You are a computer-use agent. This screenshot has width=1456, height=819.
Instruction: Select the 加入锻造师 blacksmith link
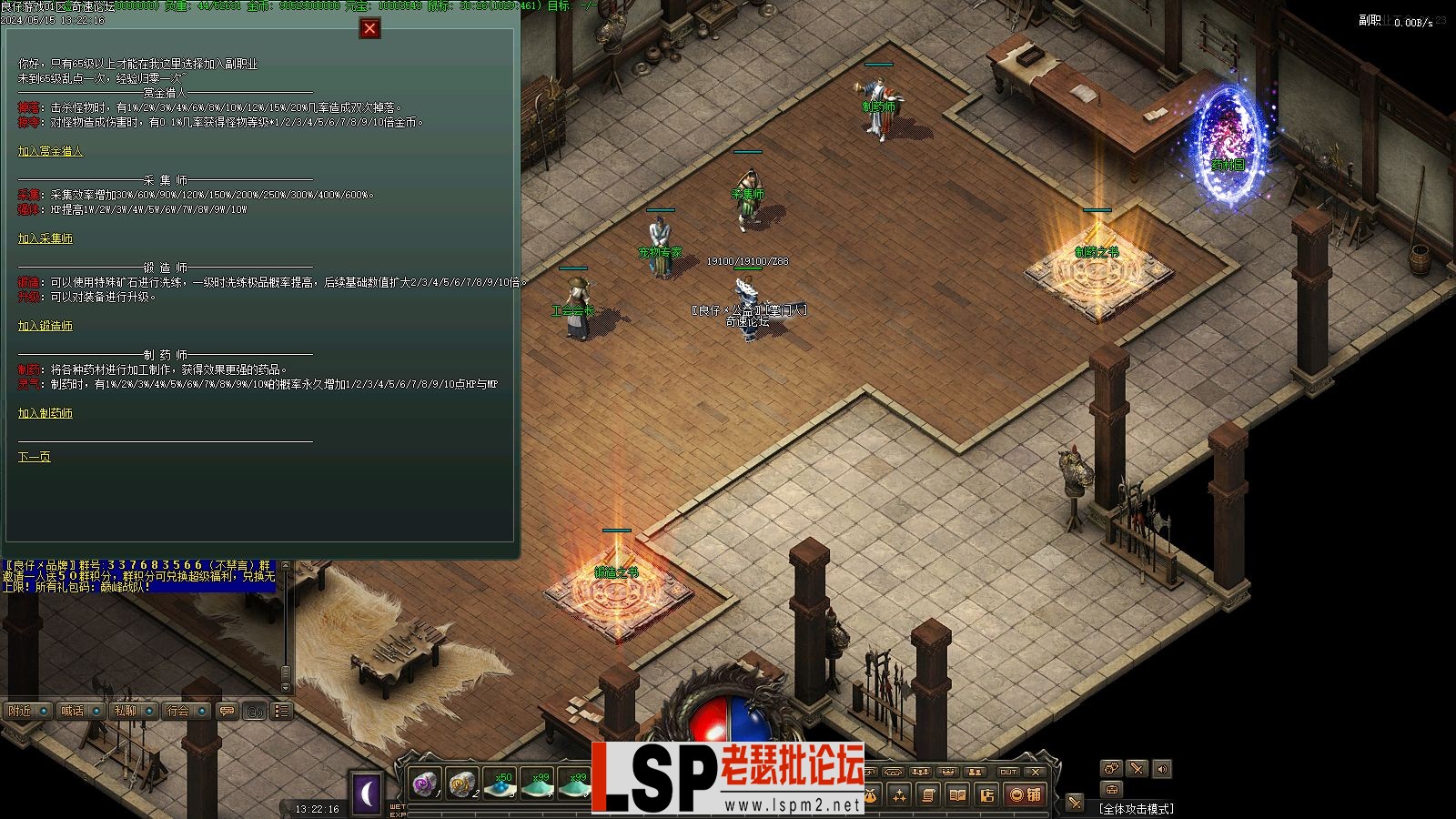[45, 326]
